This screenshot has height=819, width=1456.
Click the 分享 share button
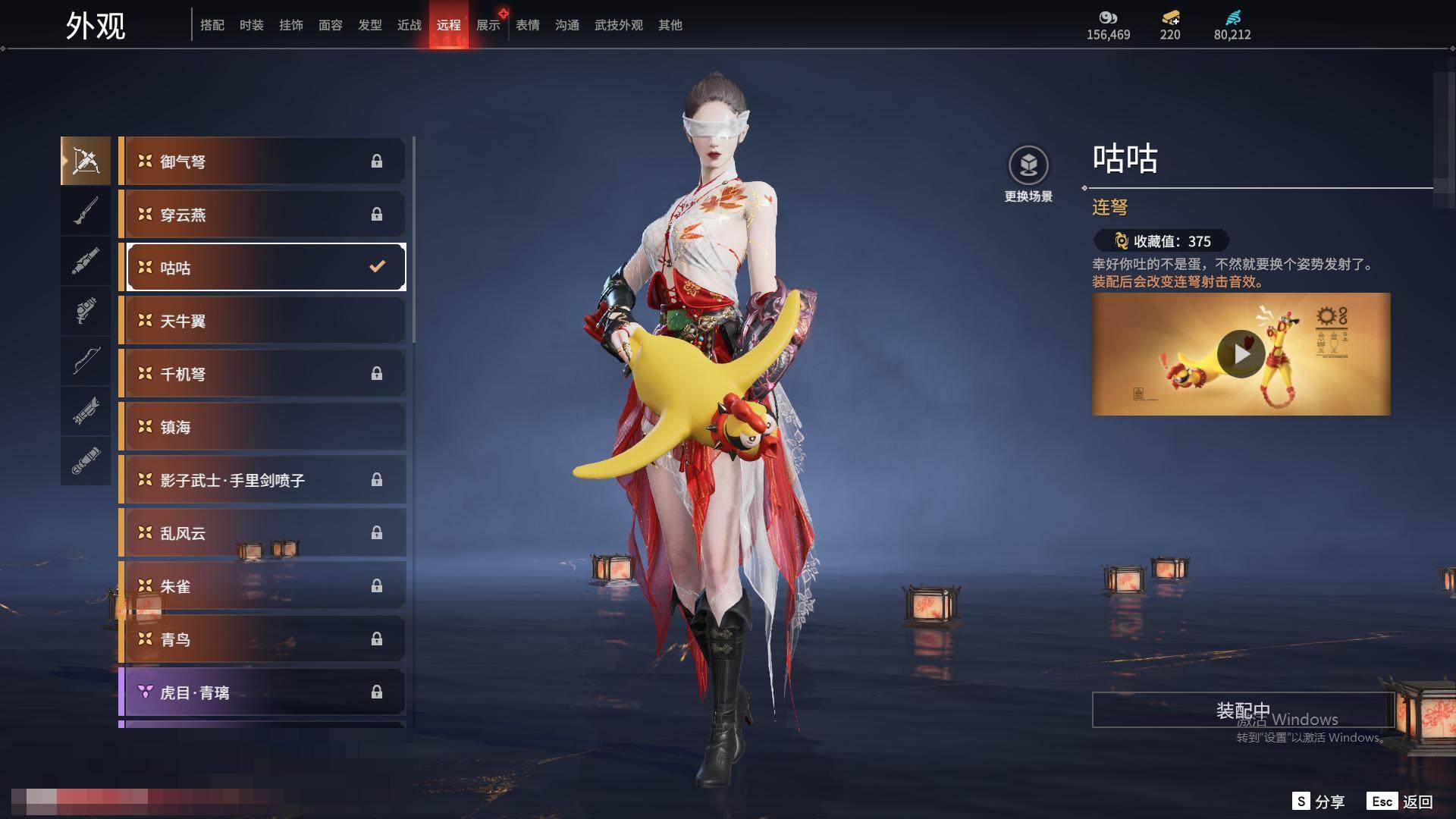click(1319, 802)
